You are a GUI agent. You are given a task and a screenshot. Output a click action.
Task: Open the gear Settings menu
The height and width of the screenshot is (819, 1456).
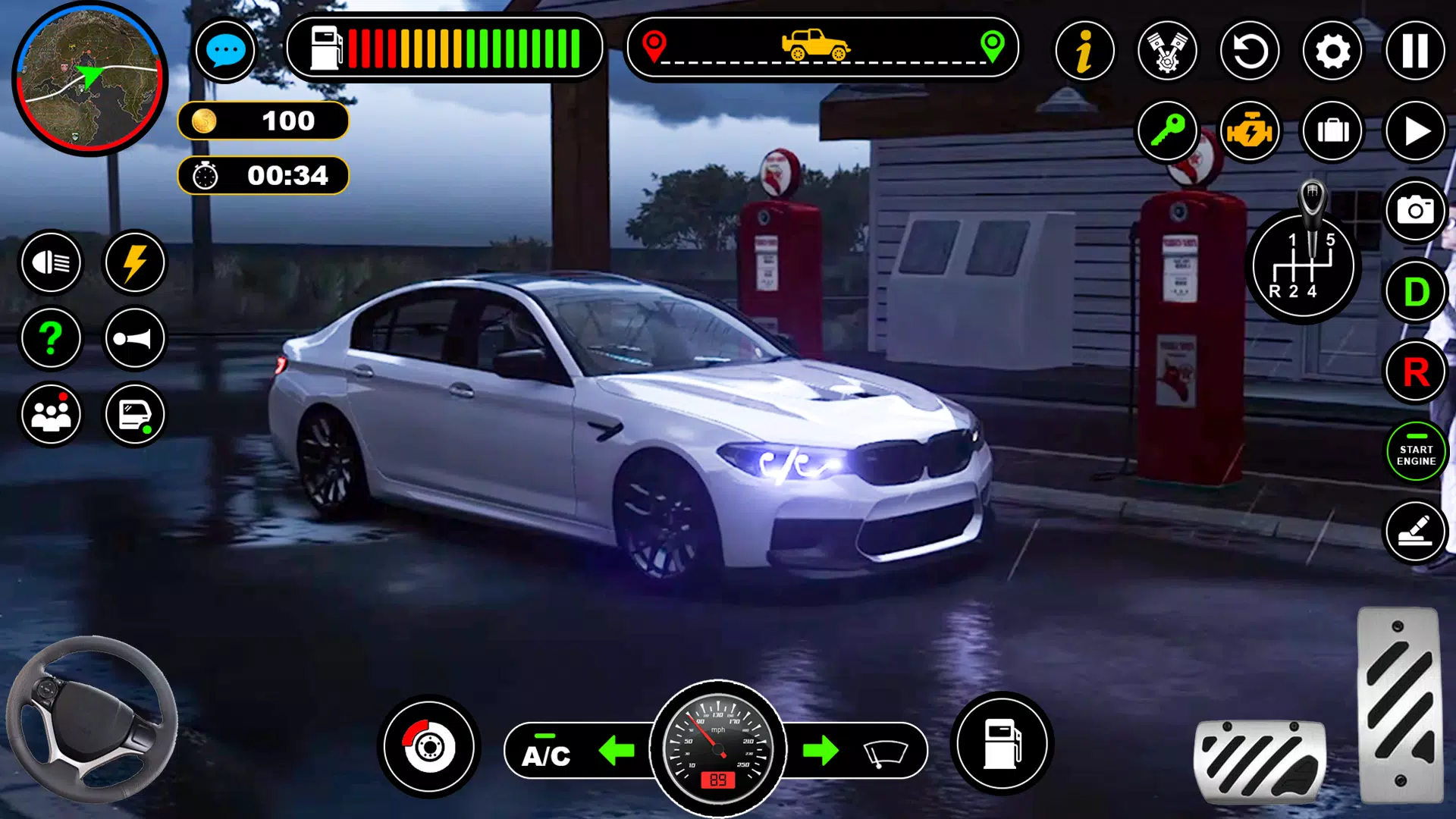(x=1332, y=51)
